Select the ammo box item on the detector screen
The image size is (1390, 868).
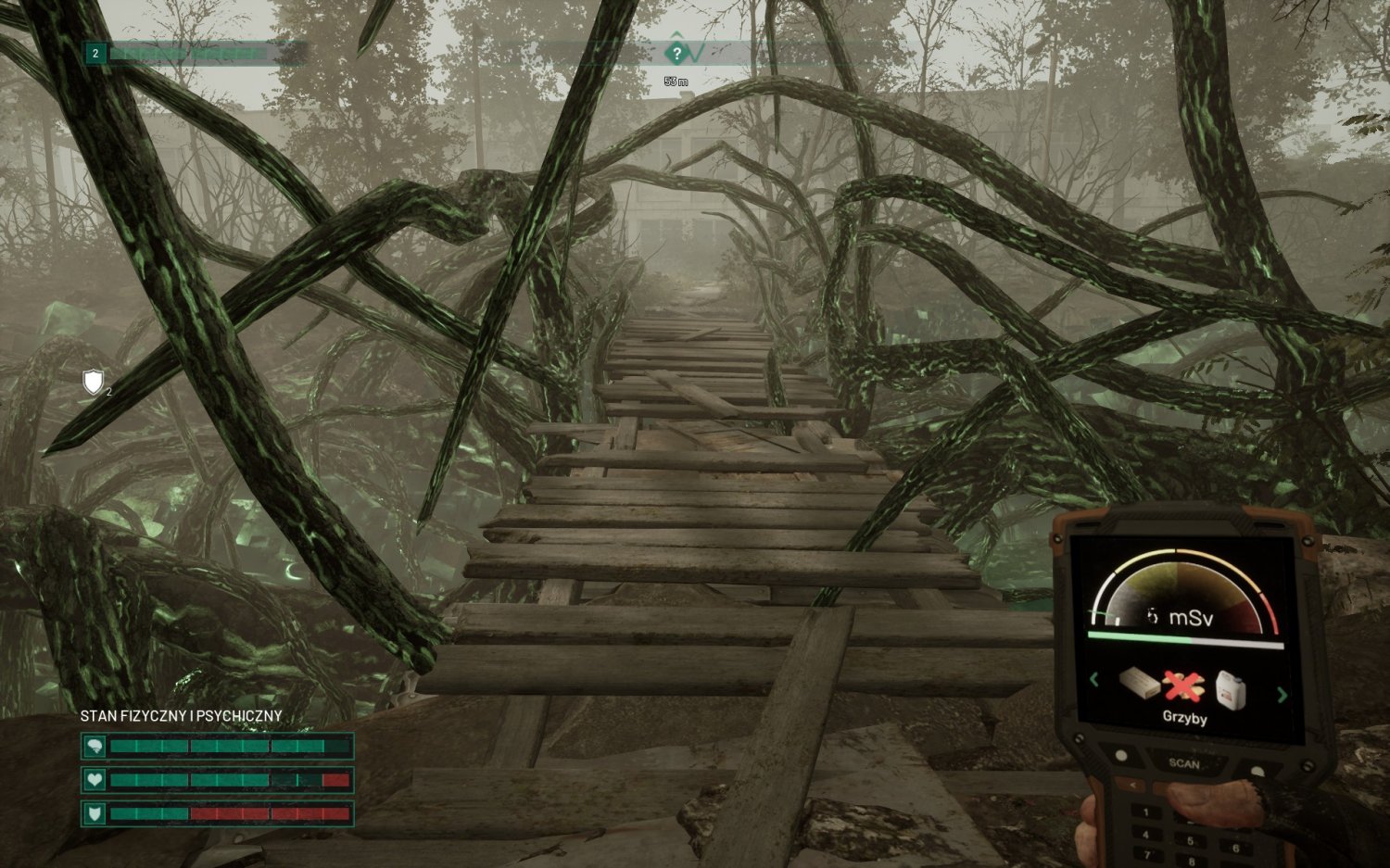click(x=1137, y=683)
